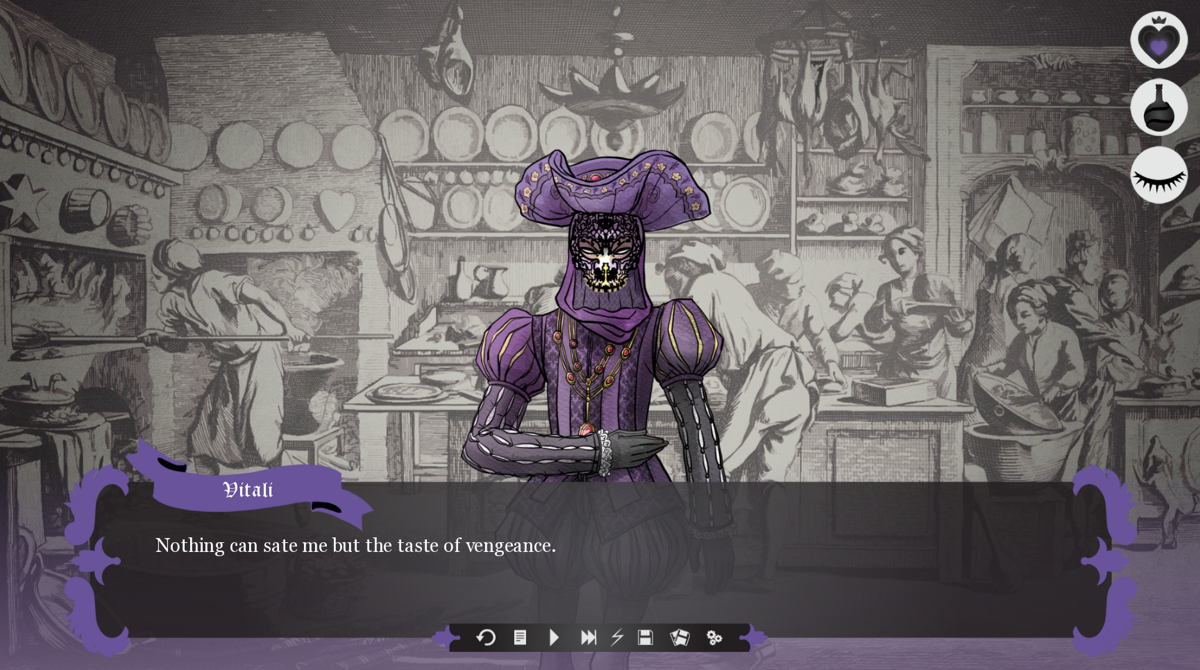This screenshot has width=1200, height=670.
Task: Open settings with the gears icon
Action: click(714, 637)
